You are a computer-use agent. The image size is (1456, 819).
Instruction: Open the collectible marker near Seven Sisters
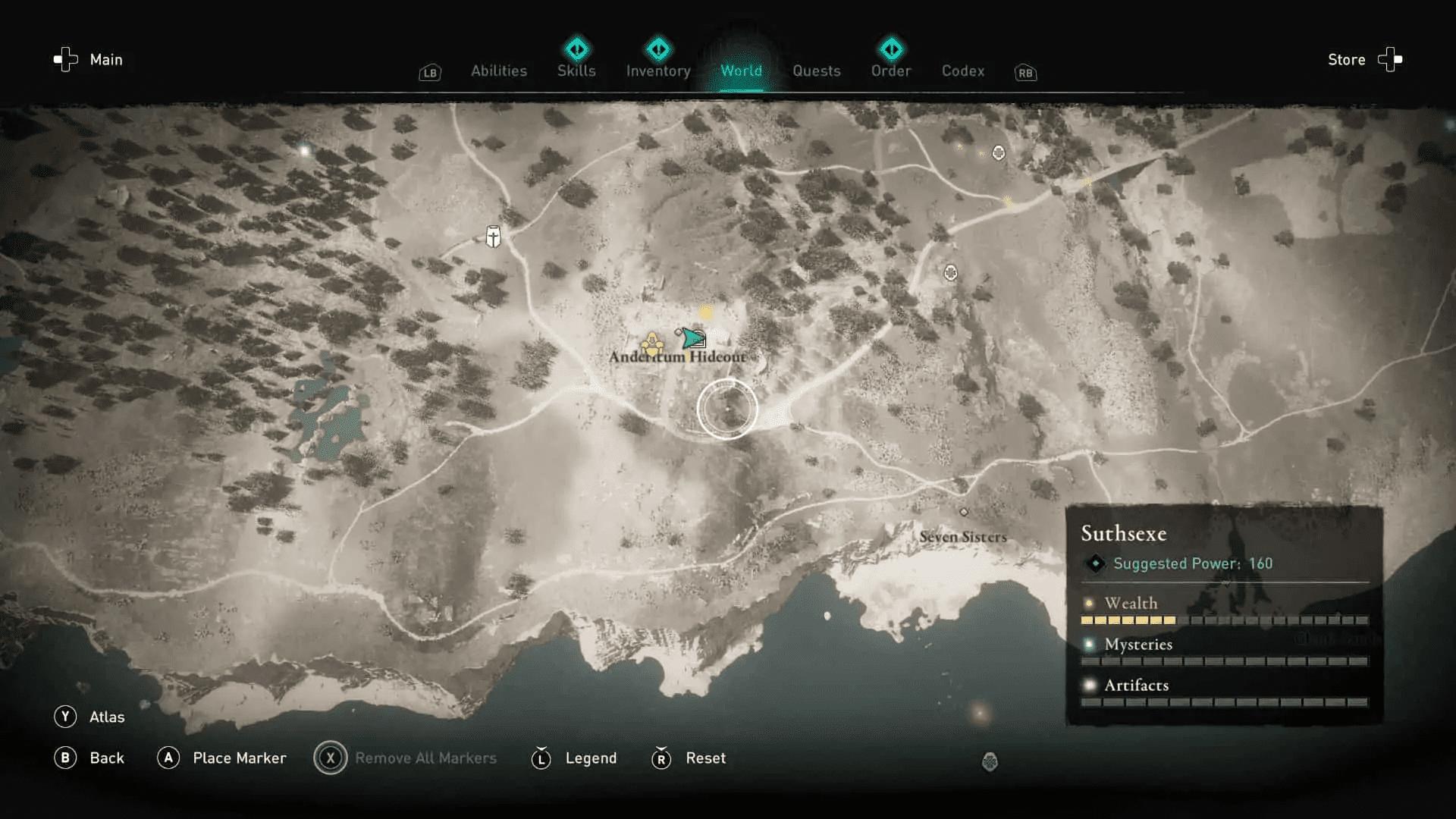[965, 512]
